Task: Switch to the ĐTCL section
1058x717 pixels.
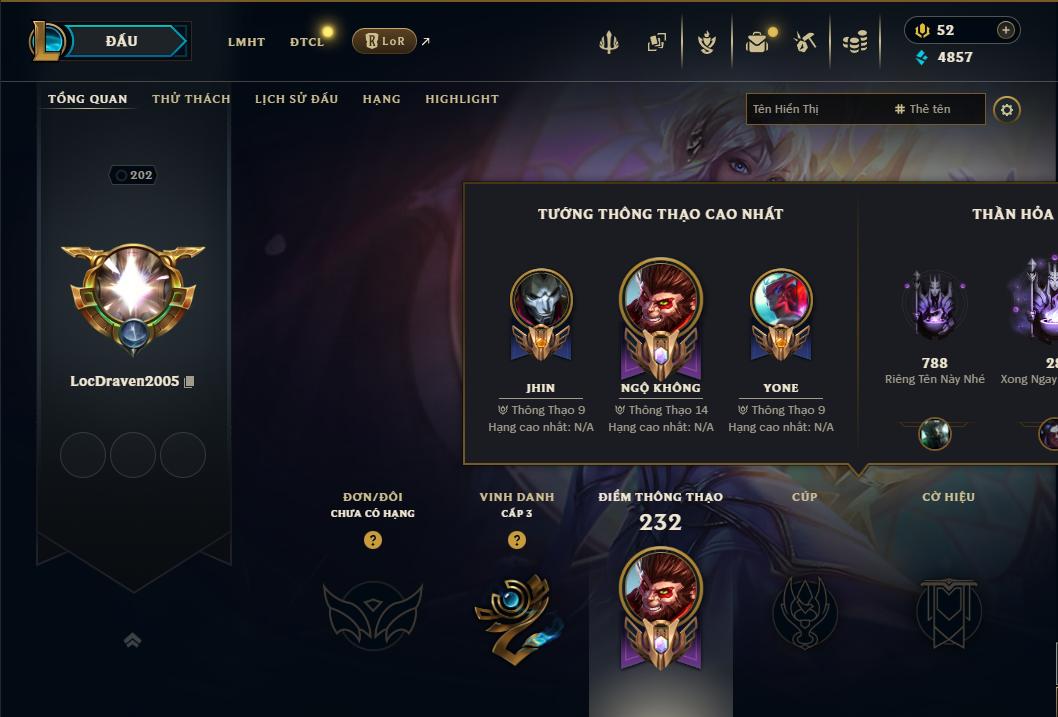Action: [x=307, y=42]
